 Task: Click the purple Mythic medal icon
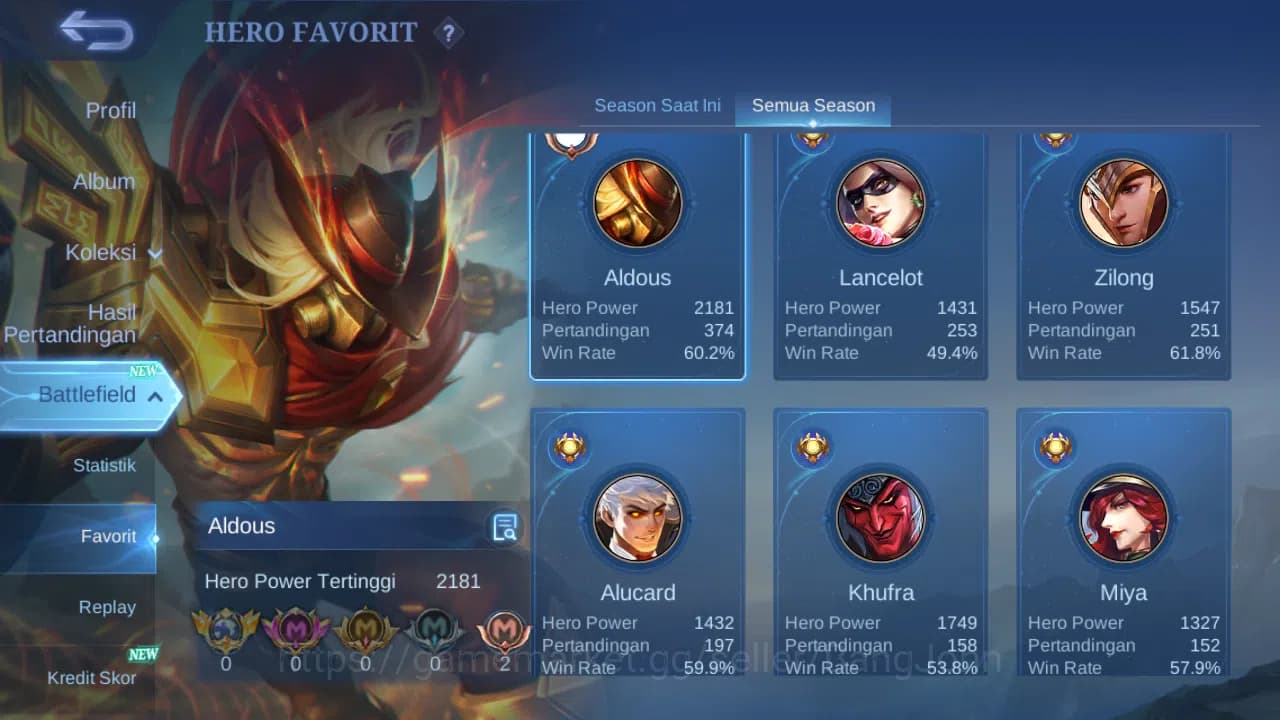click(296, 628)
